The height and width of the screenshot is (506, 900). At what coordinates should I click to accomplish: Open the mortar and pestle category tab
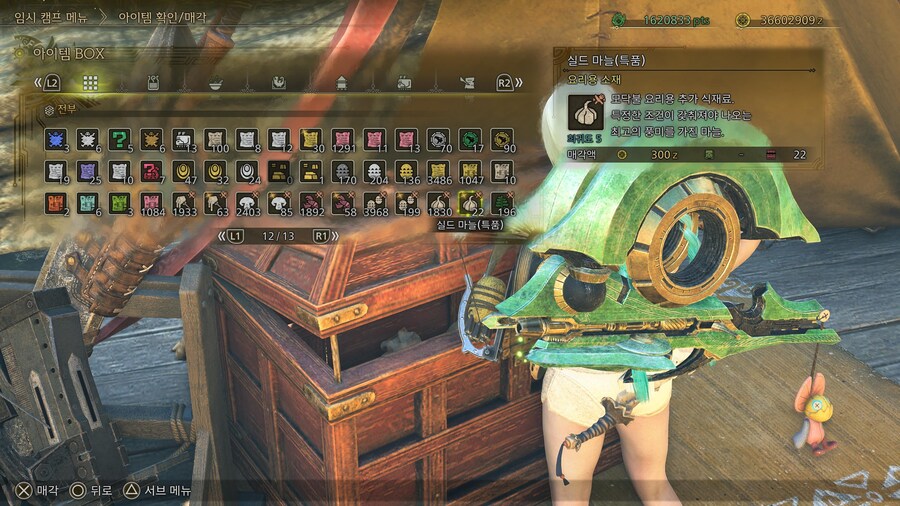(x=216, y=83)
